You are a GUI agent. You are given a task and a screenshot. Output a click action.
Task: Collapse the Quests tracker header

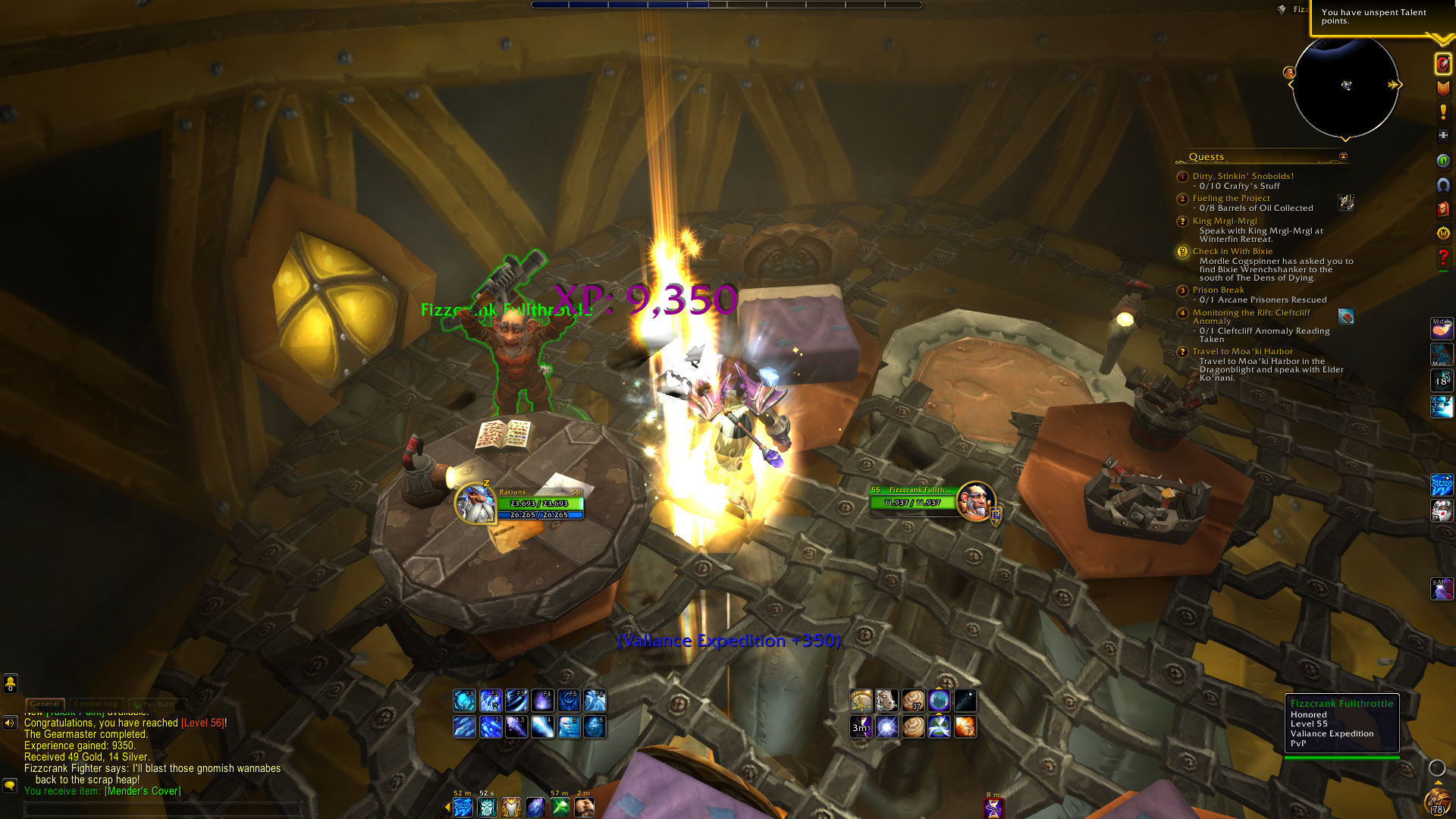(x=1343, y=157)
